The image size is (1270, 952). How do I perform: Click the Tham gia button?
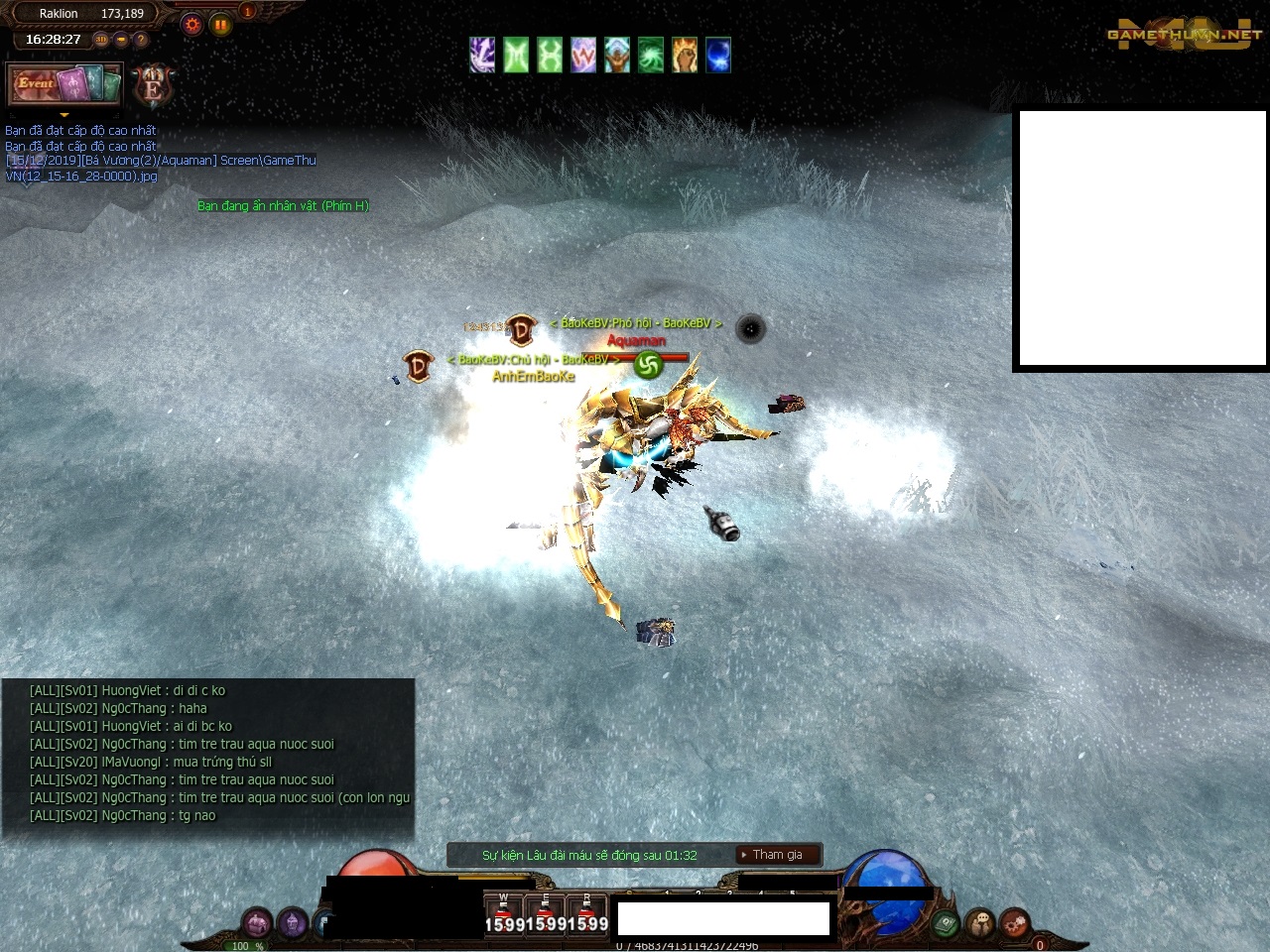[x=777, y=854]
